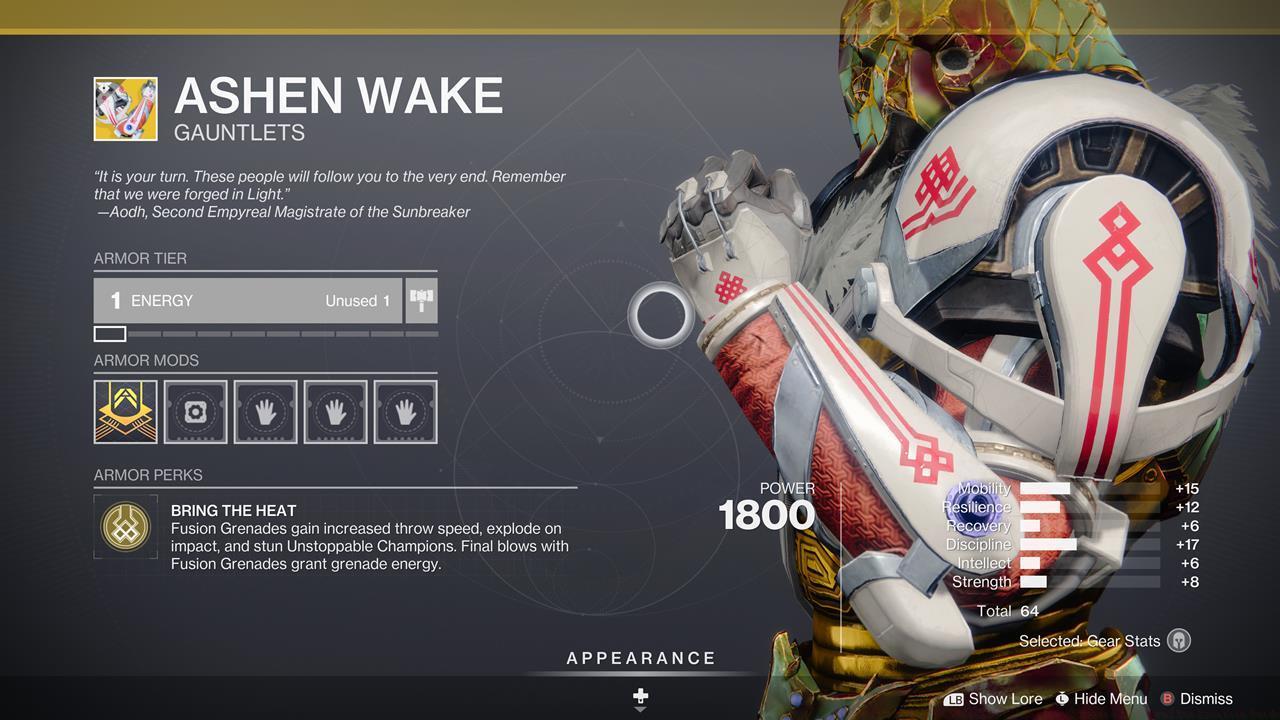
Task: Open the first armor mod socket
Action: click(127, 410)
